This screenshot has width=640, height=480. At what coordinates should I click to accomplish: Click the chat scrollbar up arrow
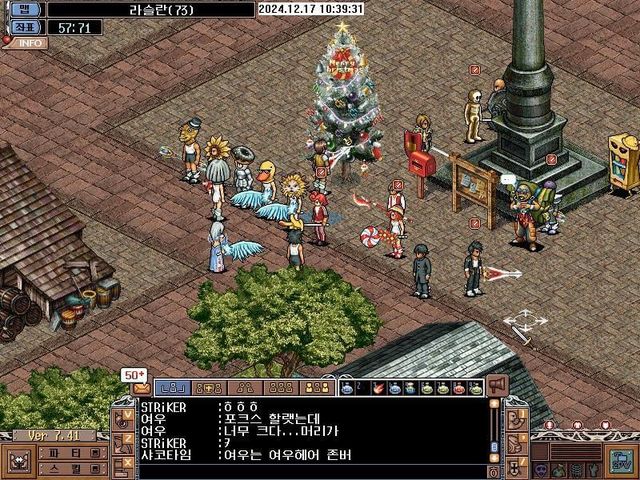pyautogui.click(x=494, y=405)
